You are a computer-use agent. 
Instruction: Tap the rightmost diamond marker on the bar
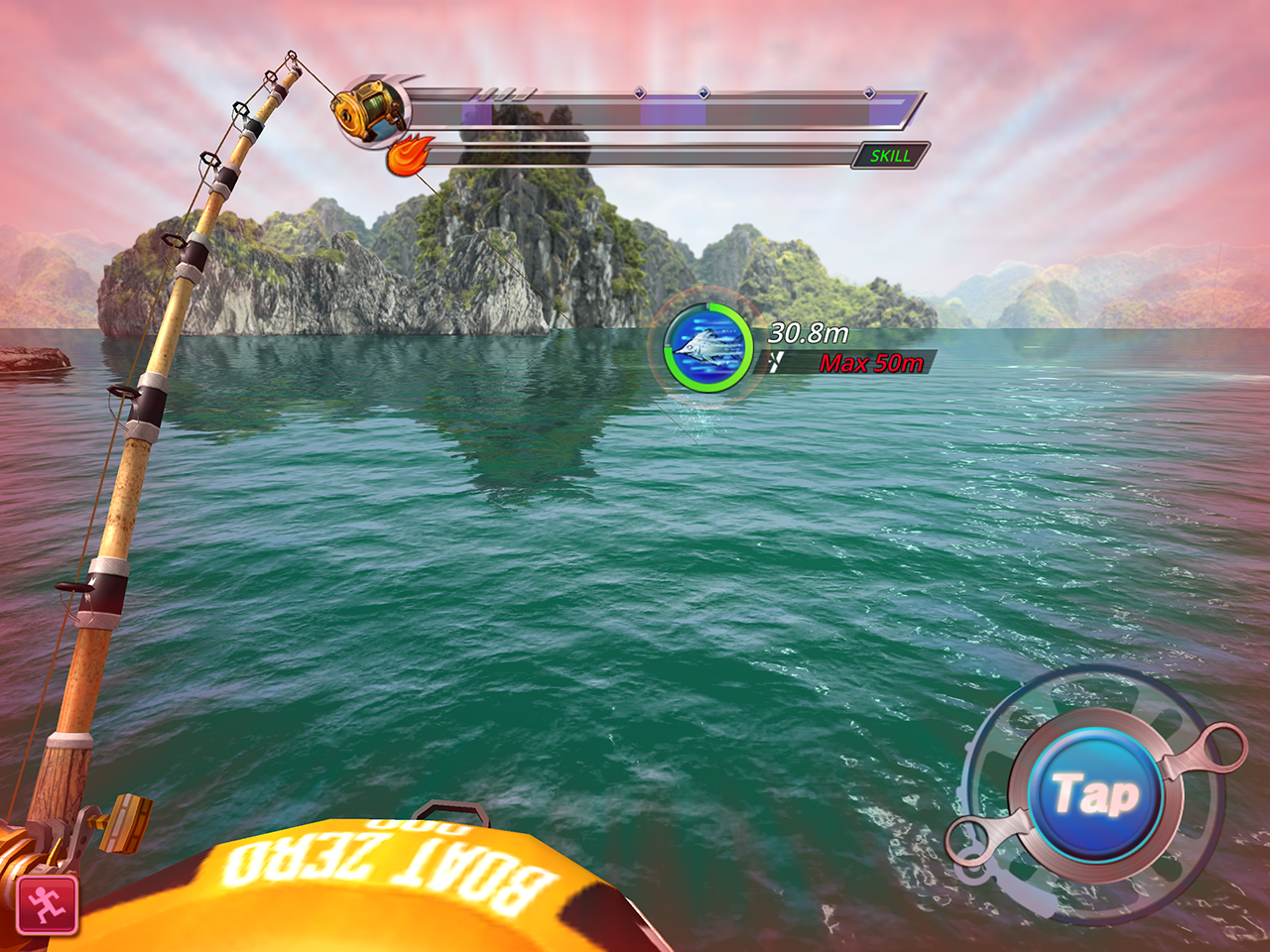(x=868, y=91)
